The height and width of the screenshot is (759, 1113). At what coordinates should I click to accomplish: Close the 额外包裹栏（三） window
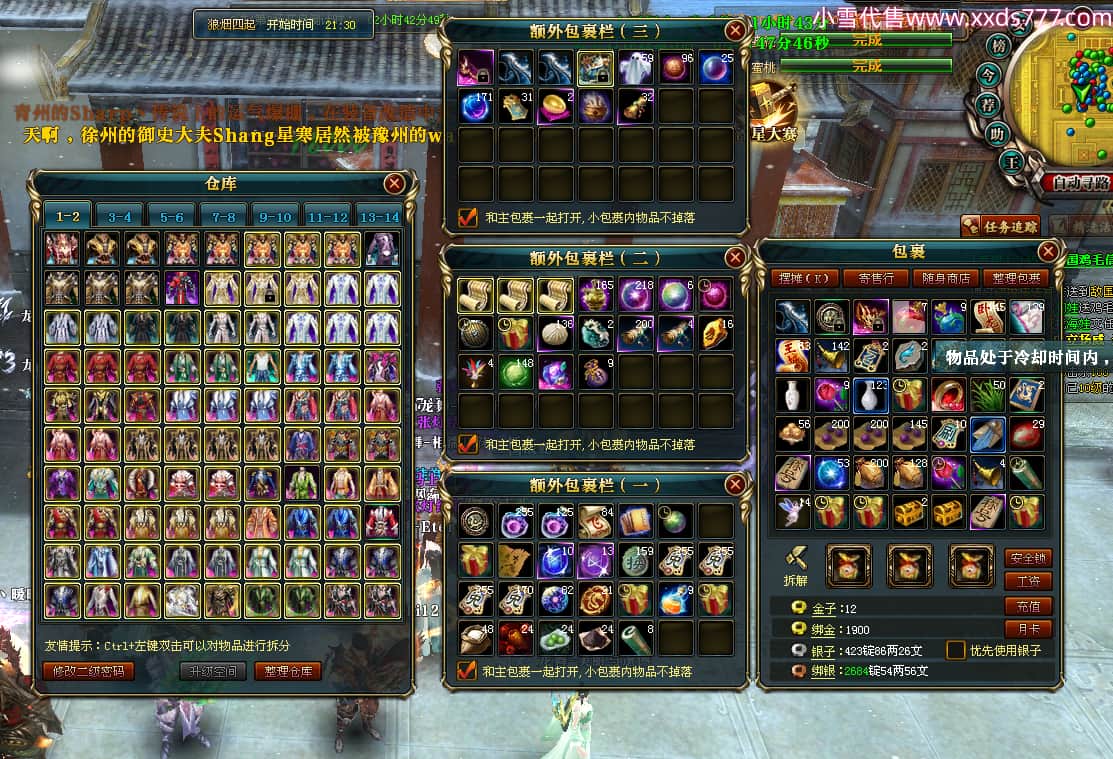(735, 31)
